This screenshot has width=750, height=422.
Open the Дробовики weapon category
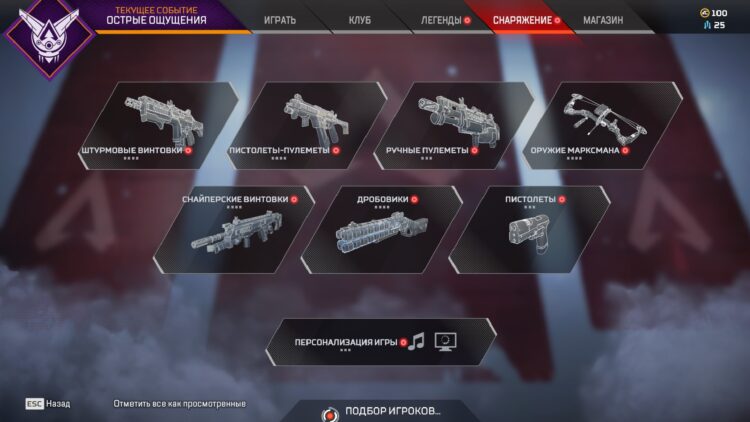[x=385, y=228]
